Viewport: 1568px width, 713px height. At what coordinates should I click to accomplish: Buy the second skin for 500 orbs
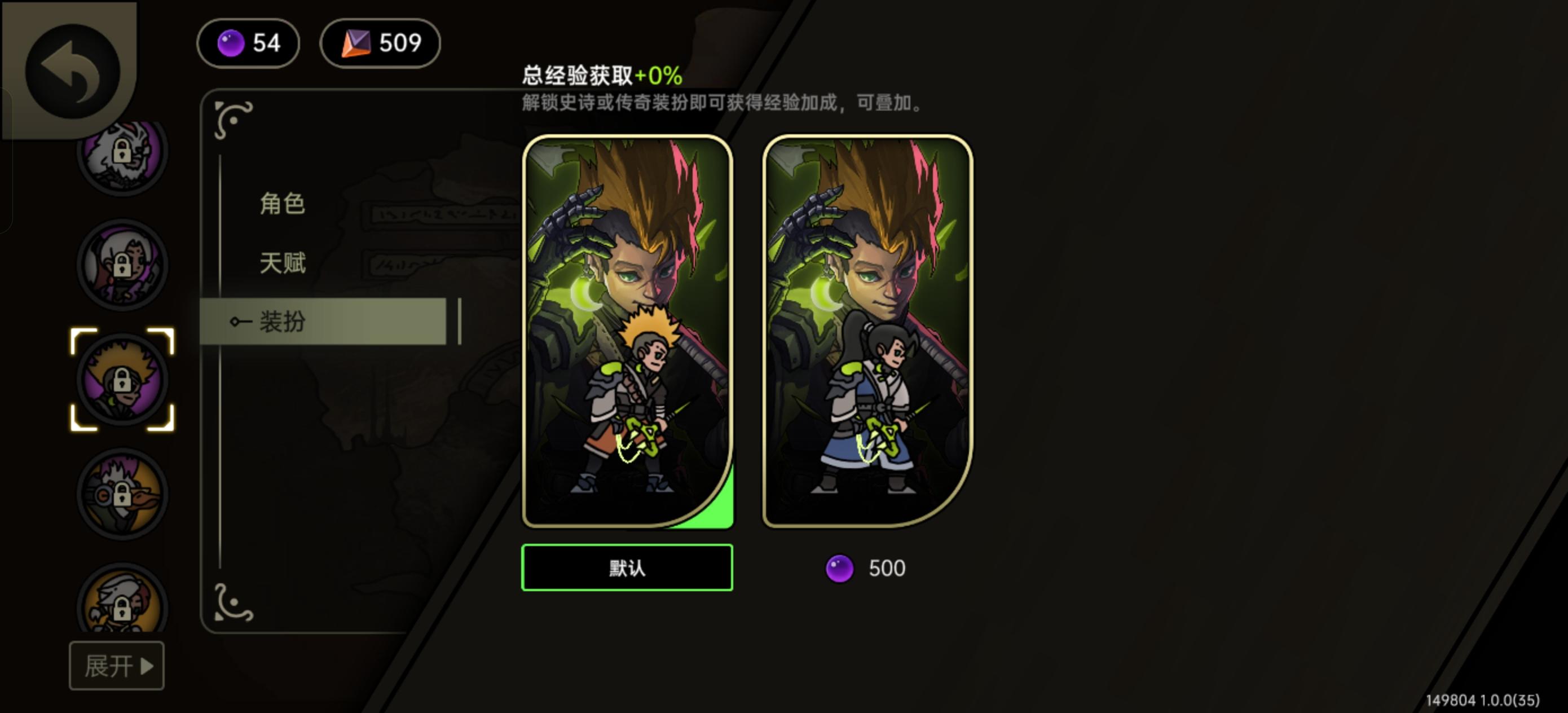coord(864,568)
